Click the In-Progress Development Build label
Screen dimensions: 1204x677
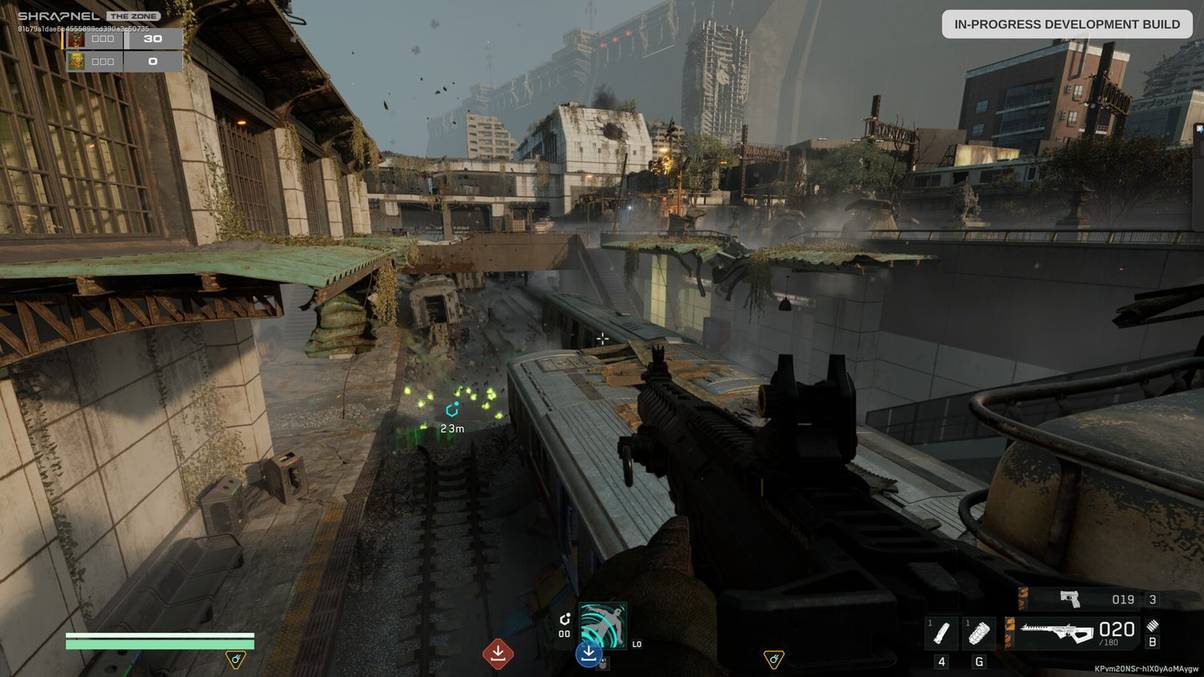coord(1066,24)
